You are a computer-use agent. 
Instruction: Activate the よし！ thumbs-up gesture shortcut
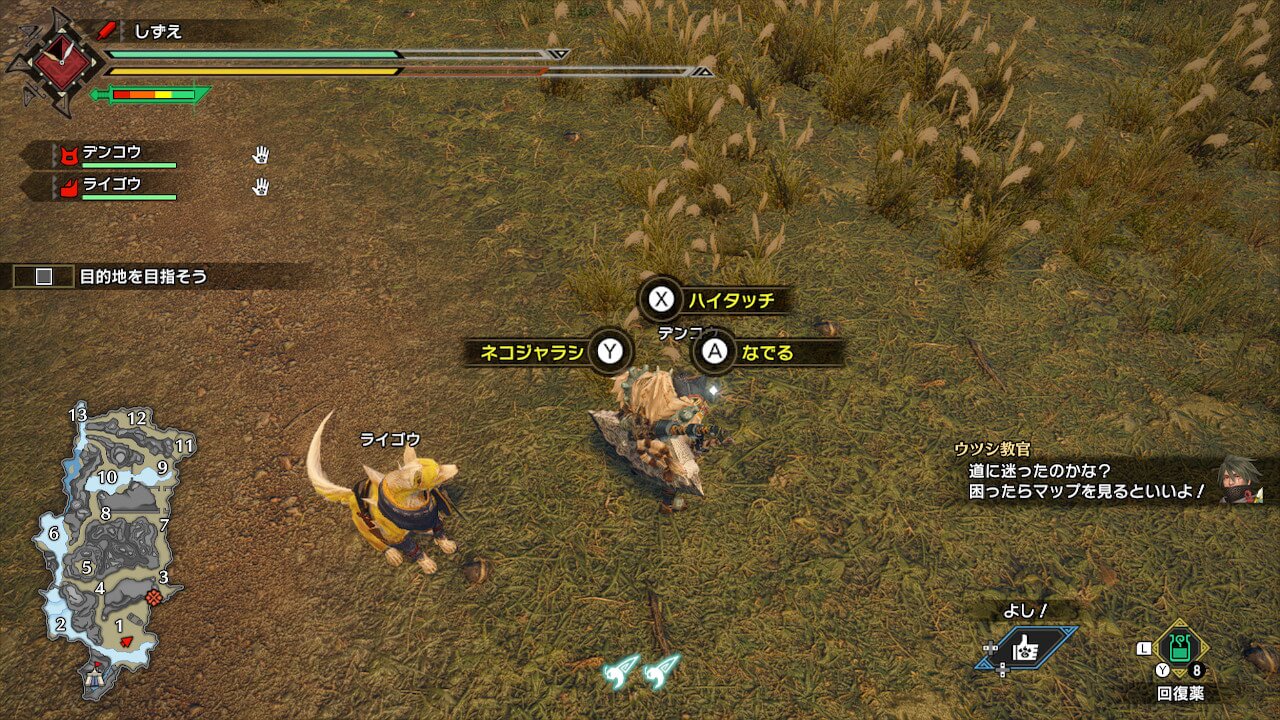pyautogui.click(x=1028, y=648)
